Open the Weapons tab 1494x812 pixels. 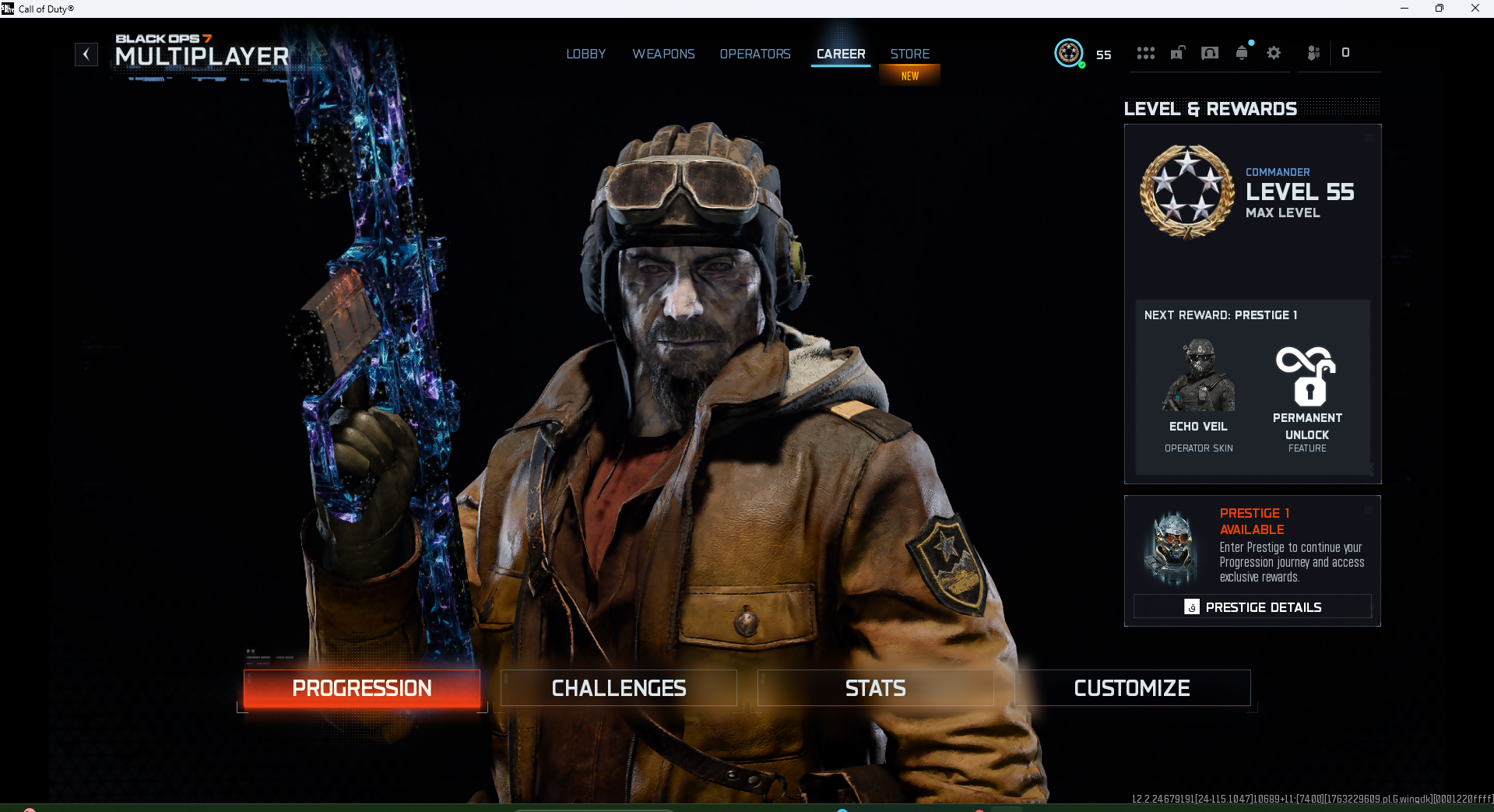663,54
